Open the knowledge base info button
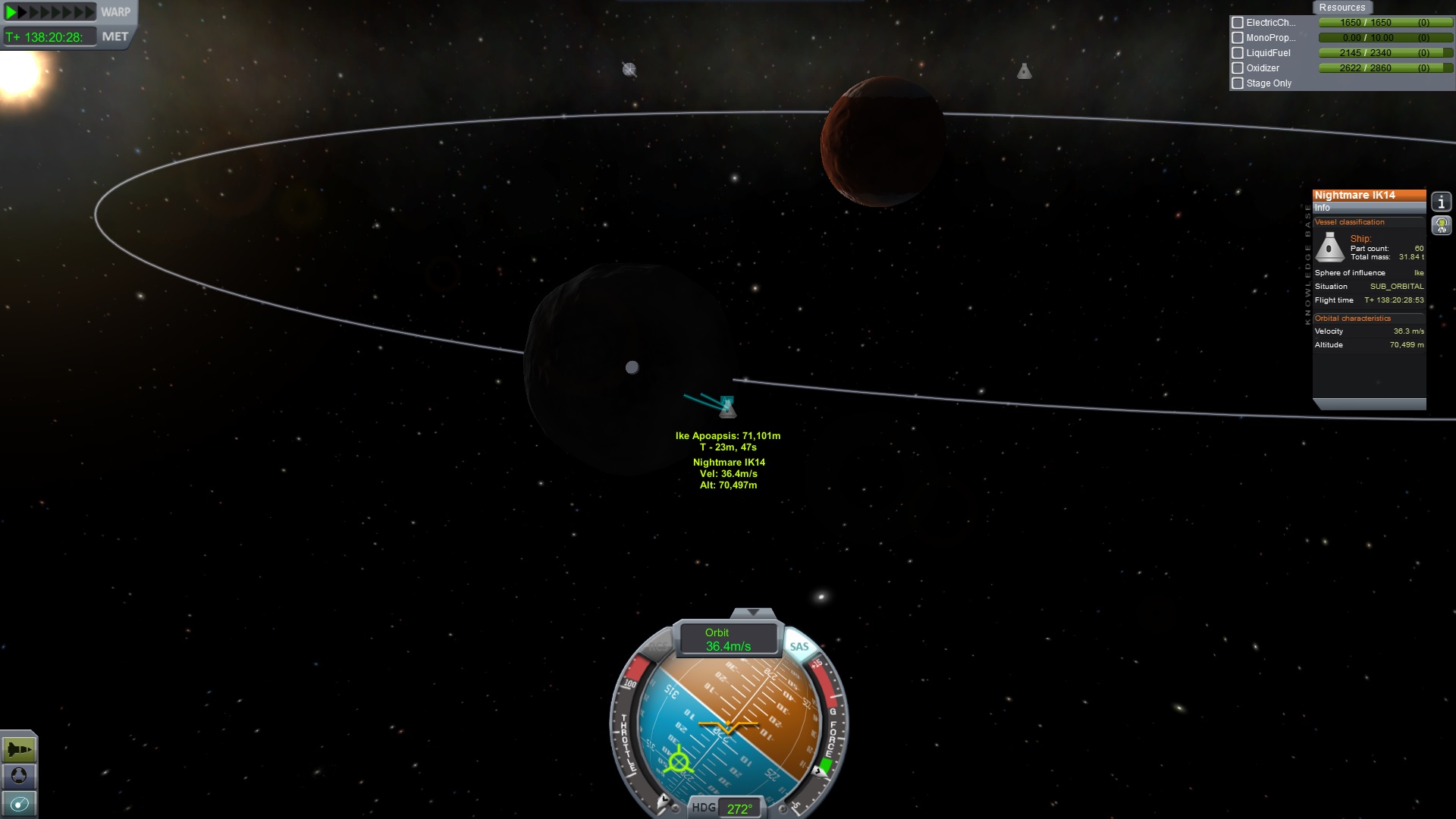The height and width of the screenshot is (819, 1456). [1441, 202]
